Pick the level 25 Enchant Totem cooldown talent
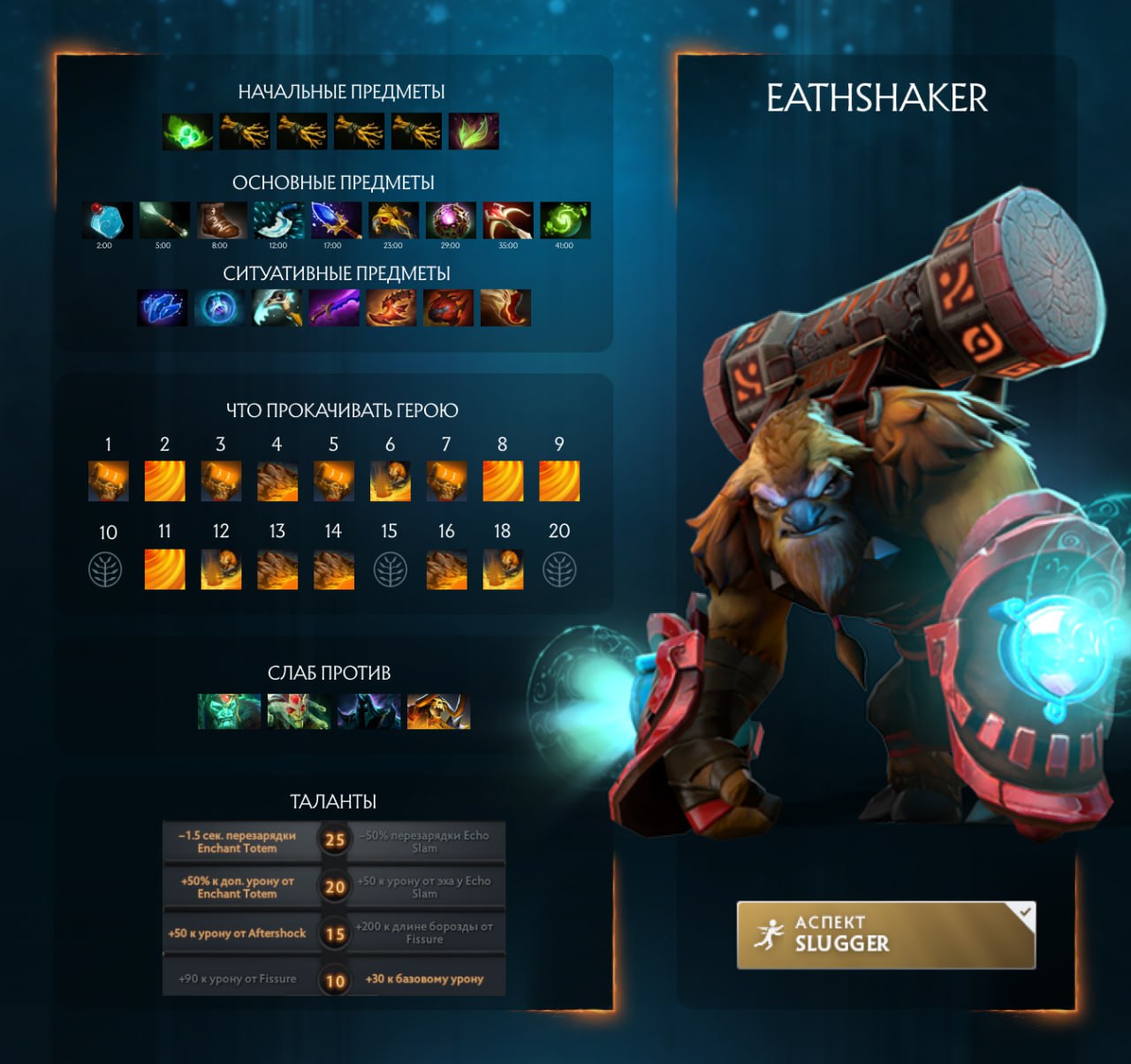This screenshot has height=1064, width=1131. click(x=238, y=841)
